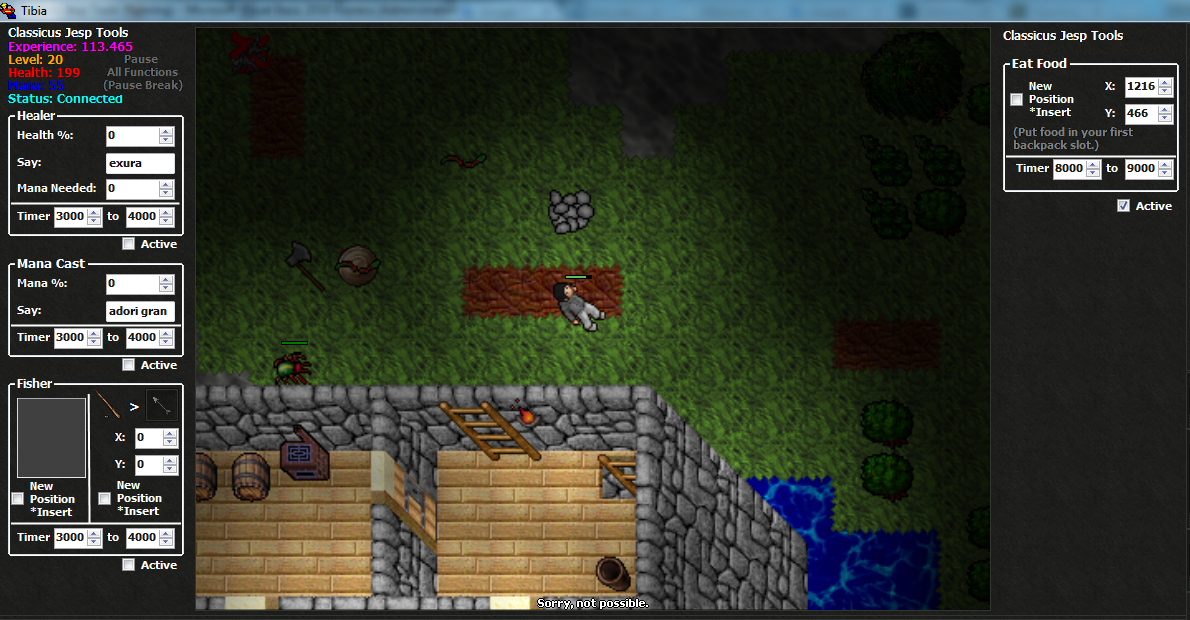Uncheck the Eat Food Active checkbox

1124,206
